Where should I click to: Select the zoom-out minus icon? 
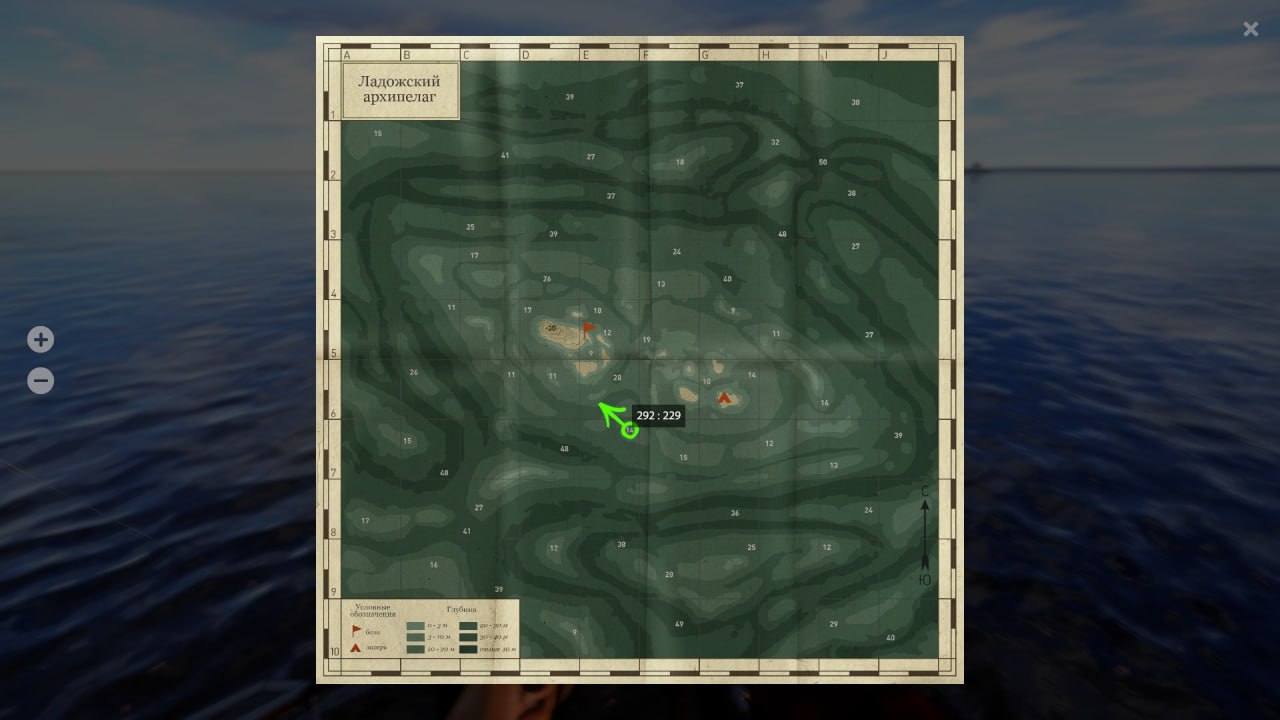40,380
